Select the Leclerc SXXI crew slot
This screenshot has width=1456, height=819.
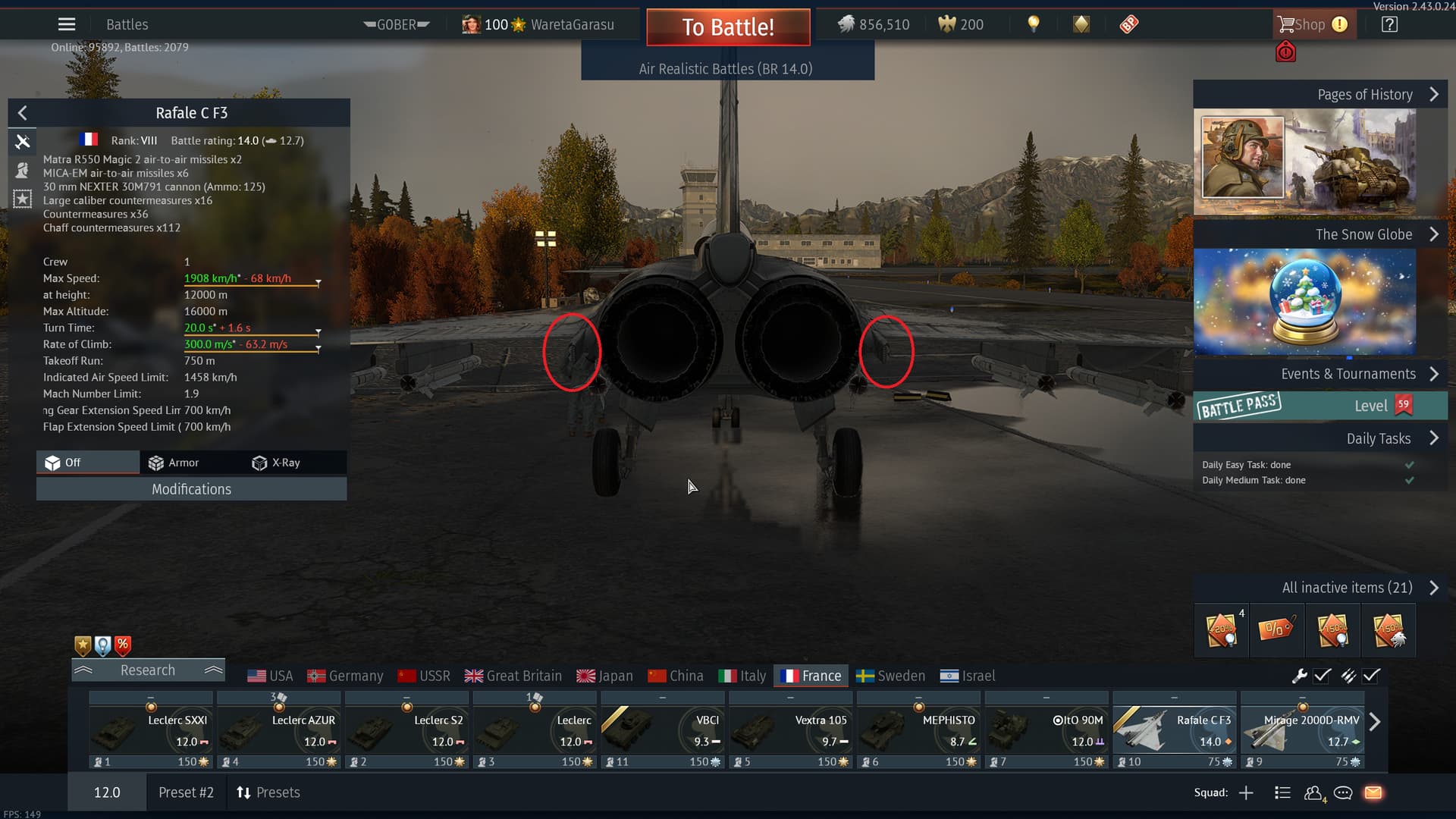[x=151, y=730]
